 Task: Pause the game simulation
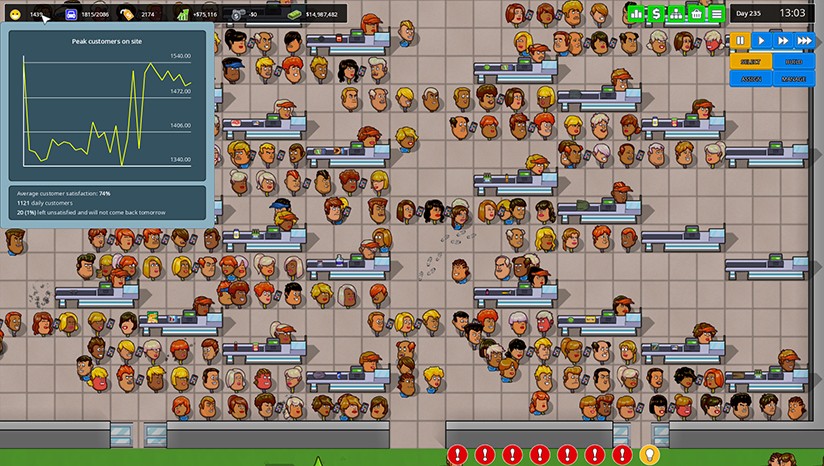[740, 41]
